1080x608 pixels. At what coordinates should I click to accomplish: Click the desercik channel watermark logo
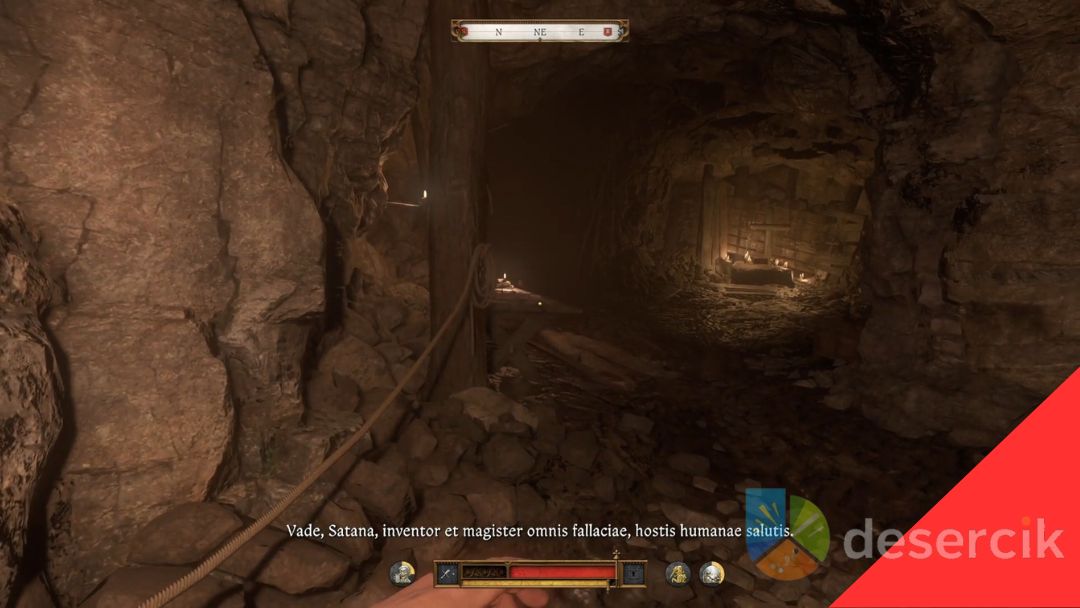coord(787,534)
